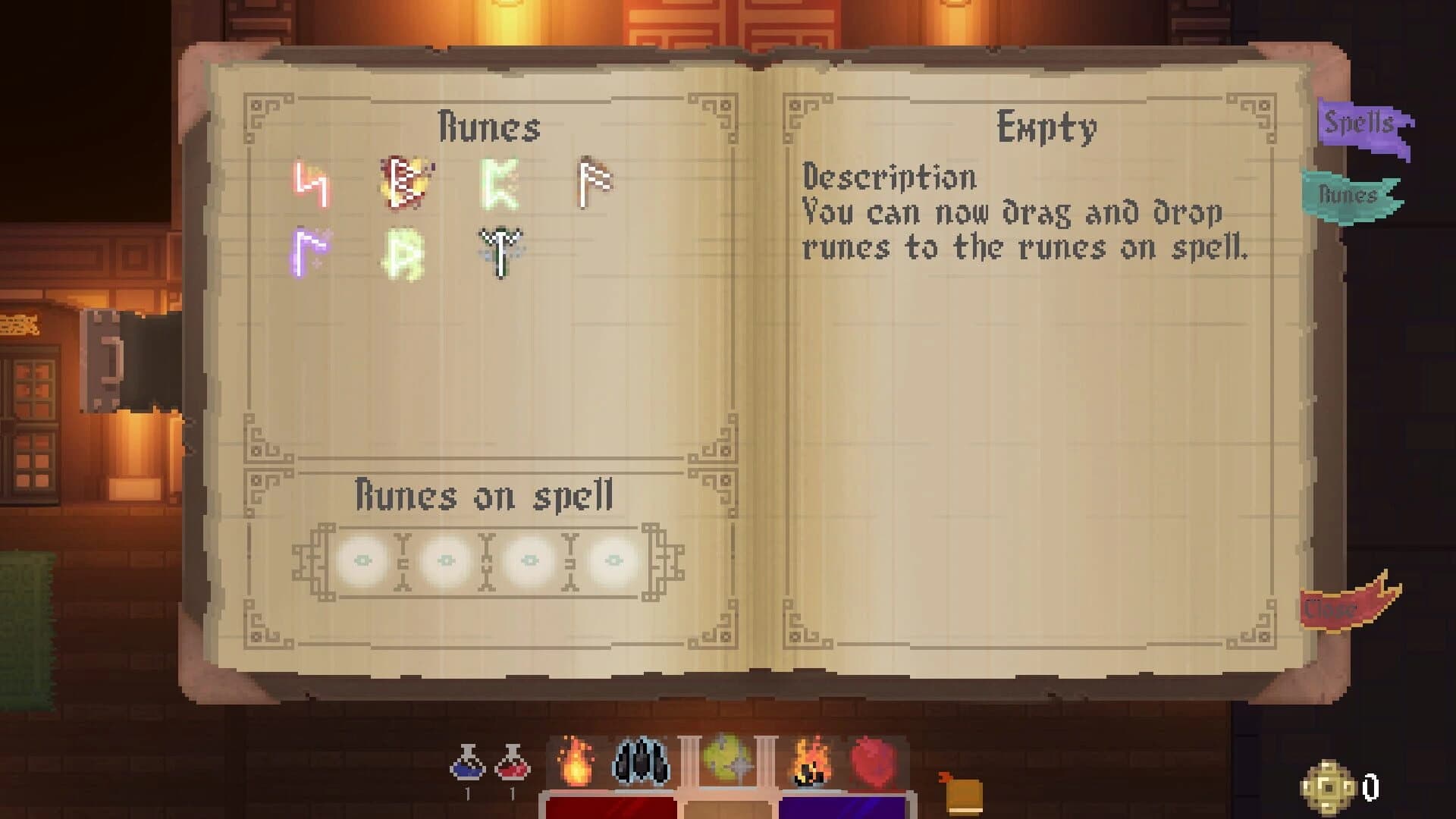The width and height of the screenshot is (1456, 819).
Task: Pick the green Kenaz-shaped rune
Action: point(500,184)
